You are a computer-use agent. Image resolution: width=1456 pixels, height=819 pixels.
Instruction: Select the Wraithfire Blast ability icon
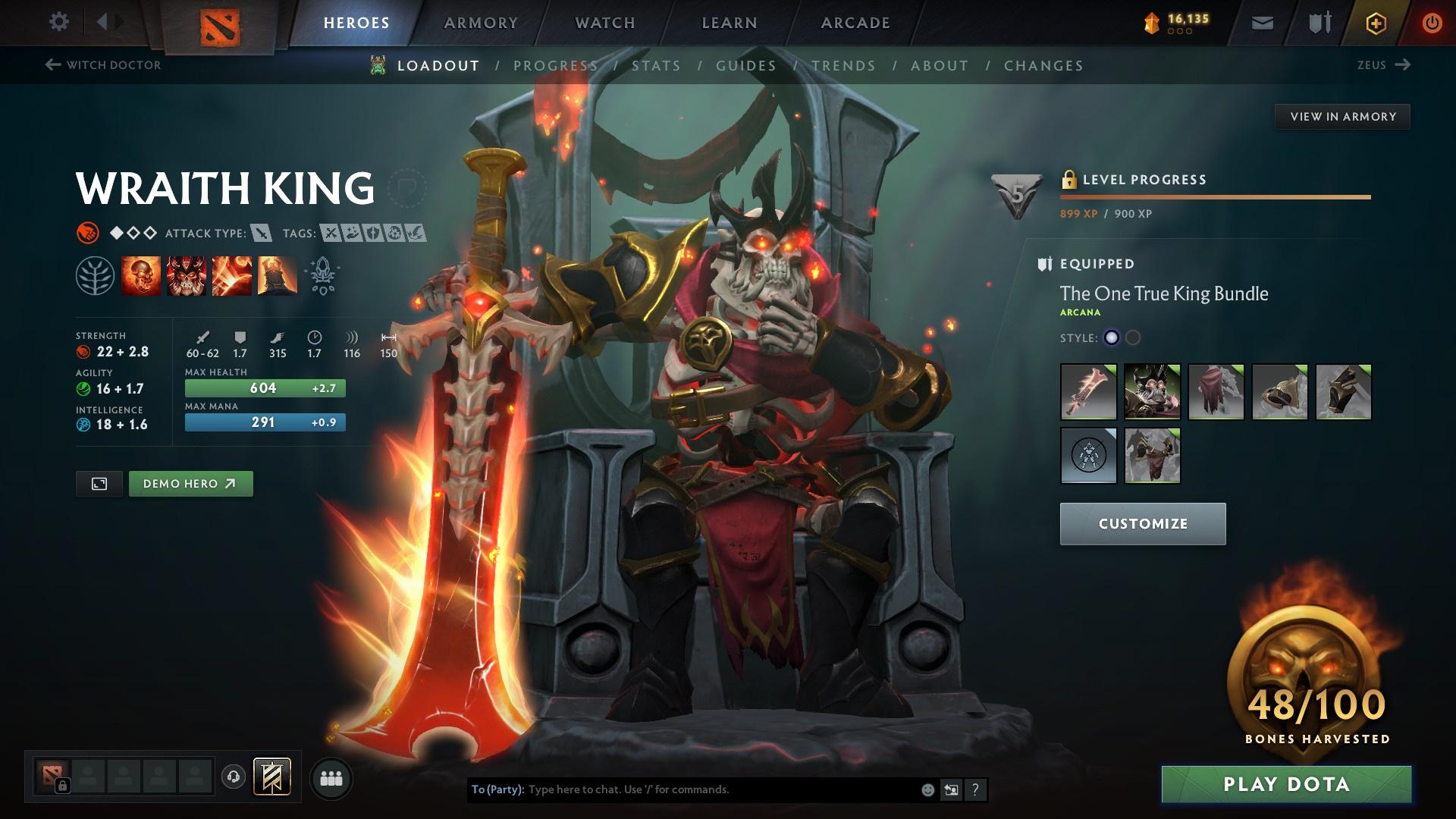141,276
